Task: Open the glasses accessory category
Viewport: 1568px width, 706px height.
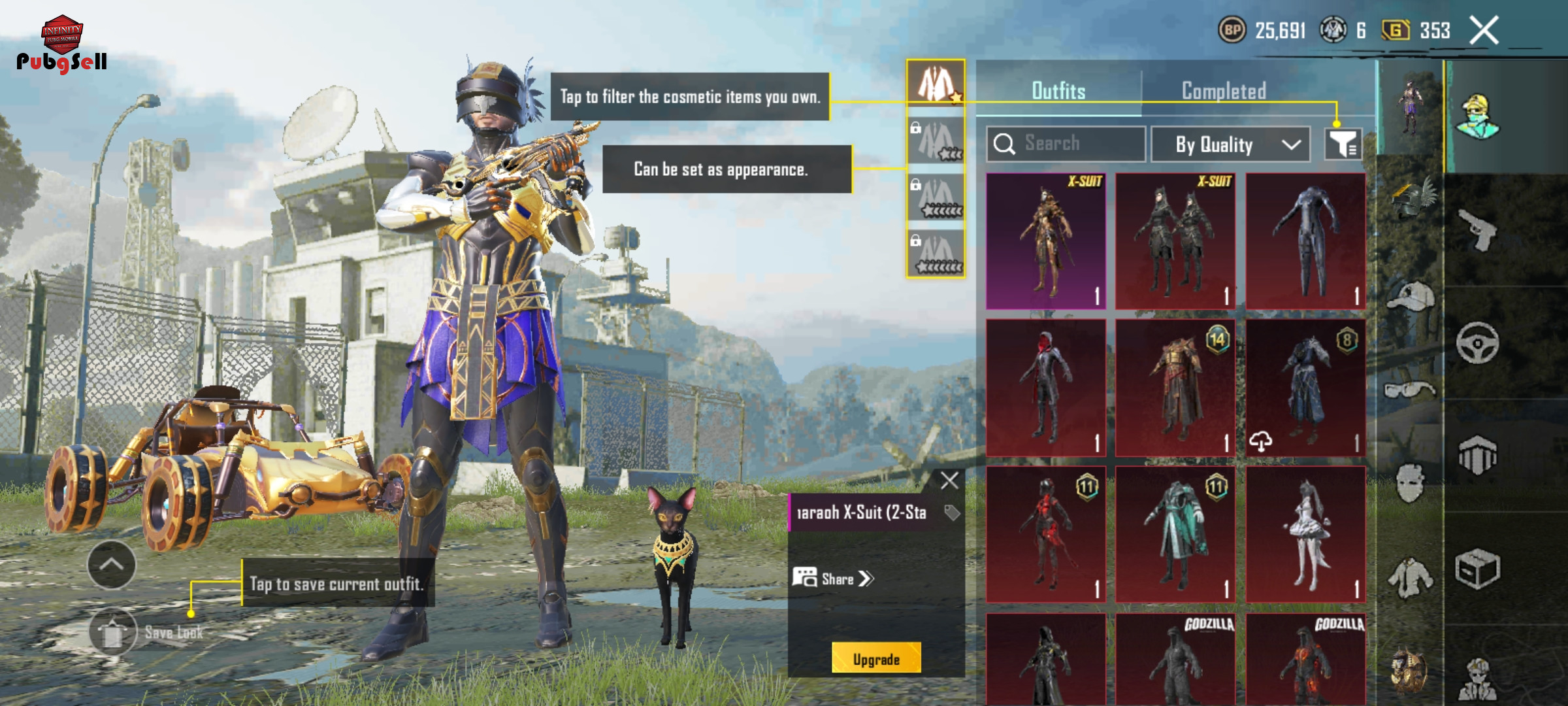Action: 1410,390
